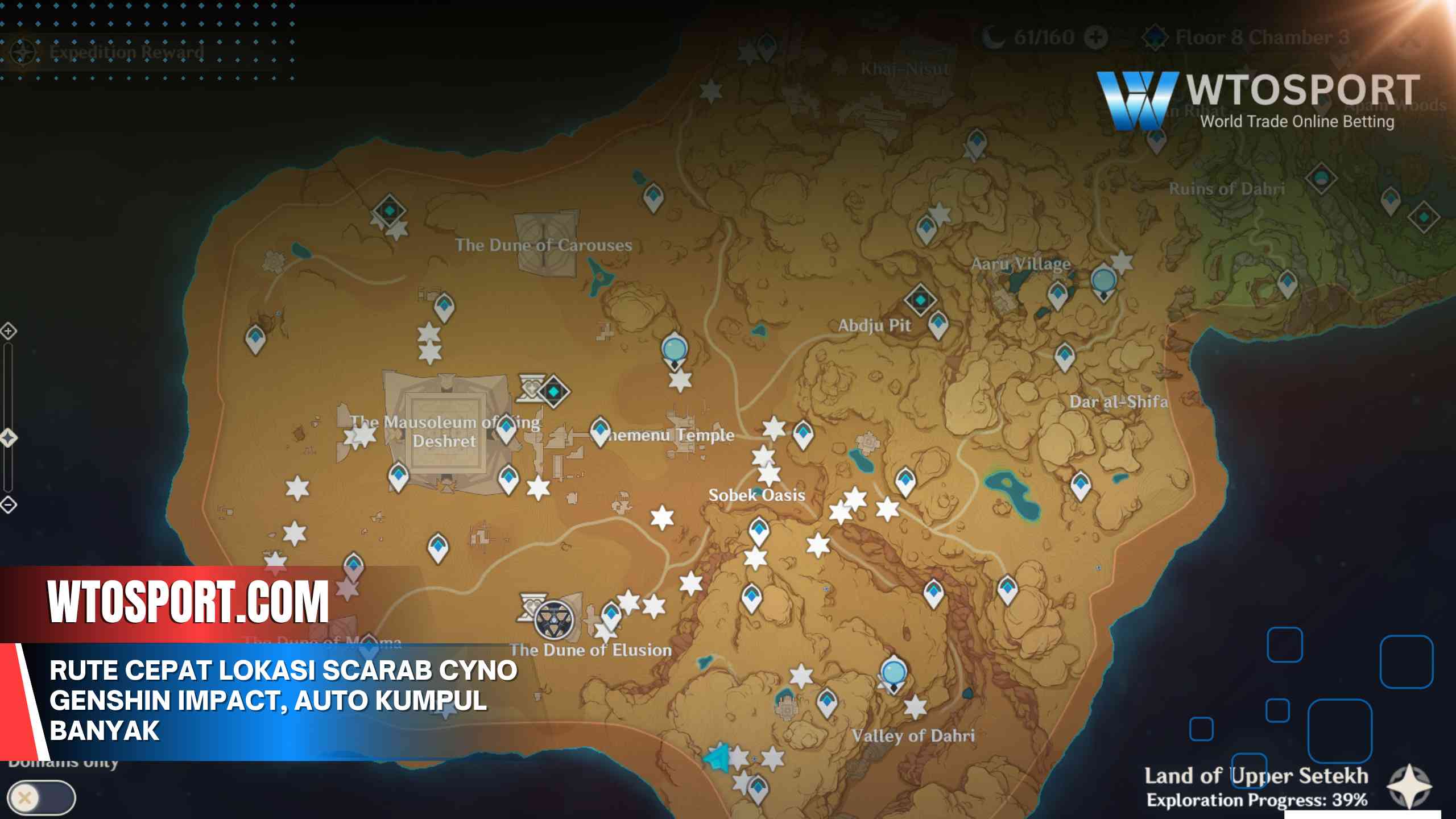Click the Spiral Abyss icon before Floor 8 Chamber 3

[1155, 39]
